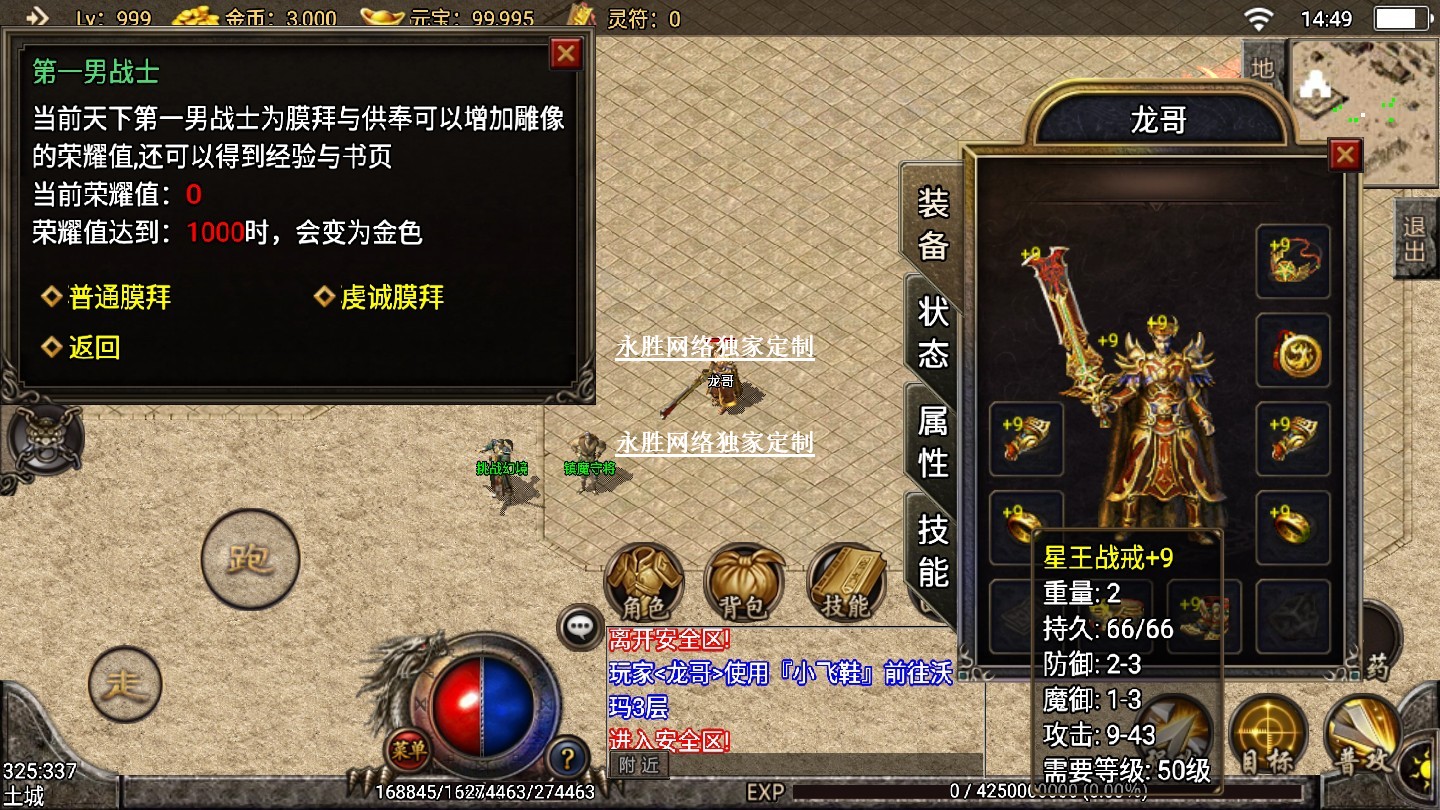
Task: Open the minimap
Action: click(x=1365, y=112)
